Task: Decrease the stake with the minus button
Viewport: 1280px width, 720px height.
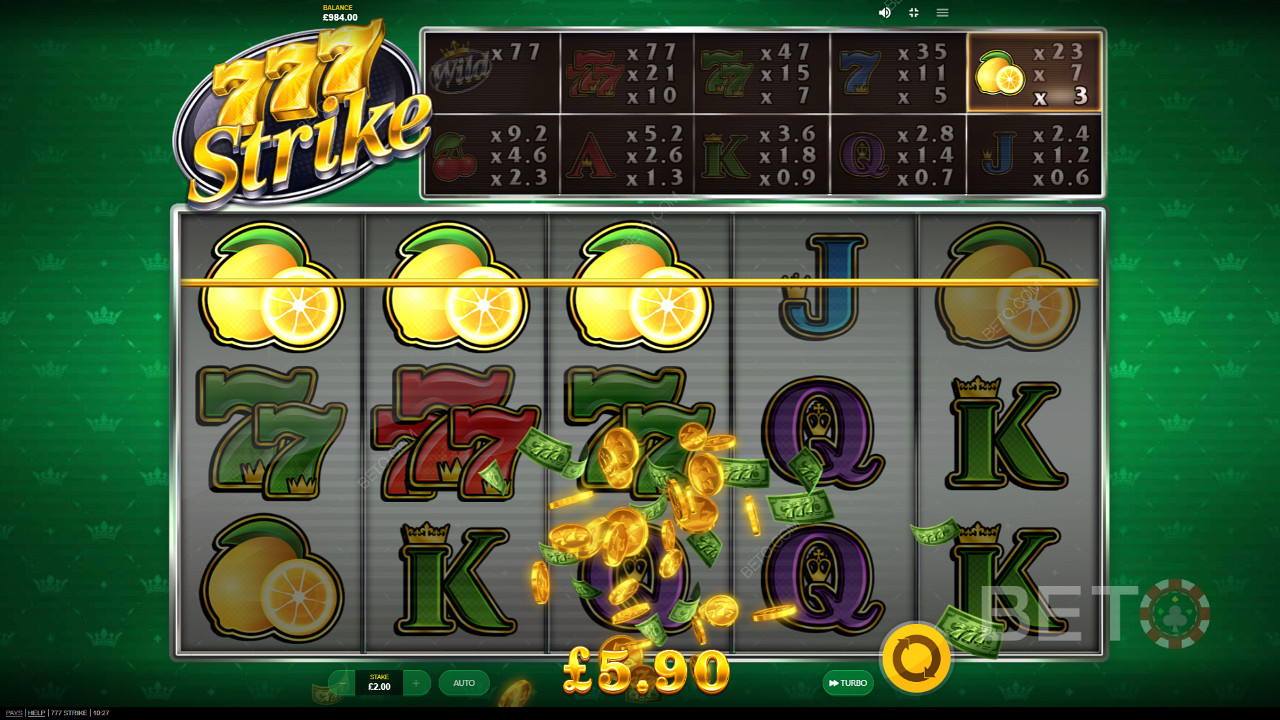Action: pyautogui.click(x=342, y=683)
